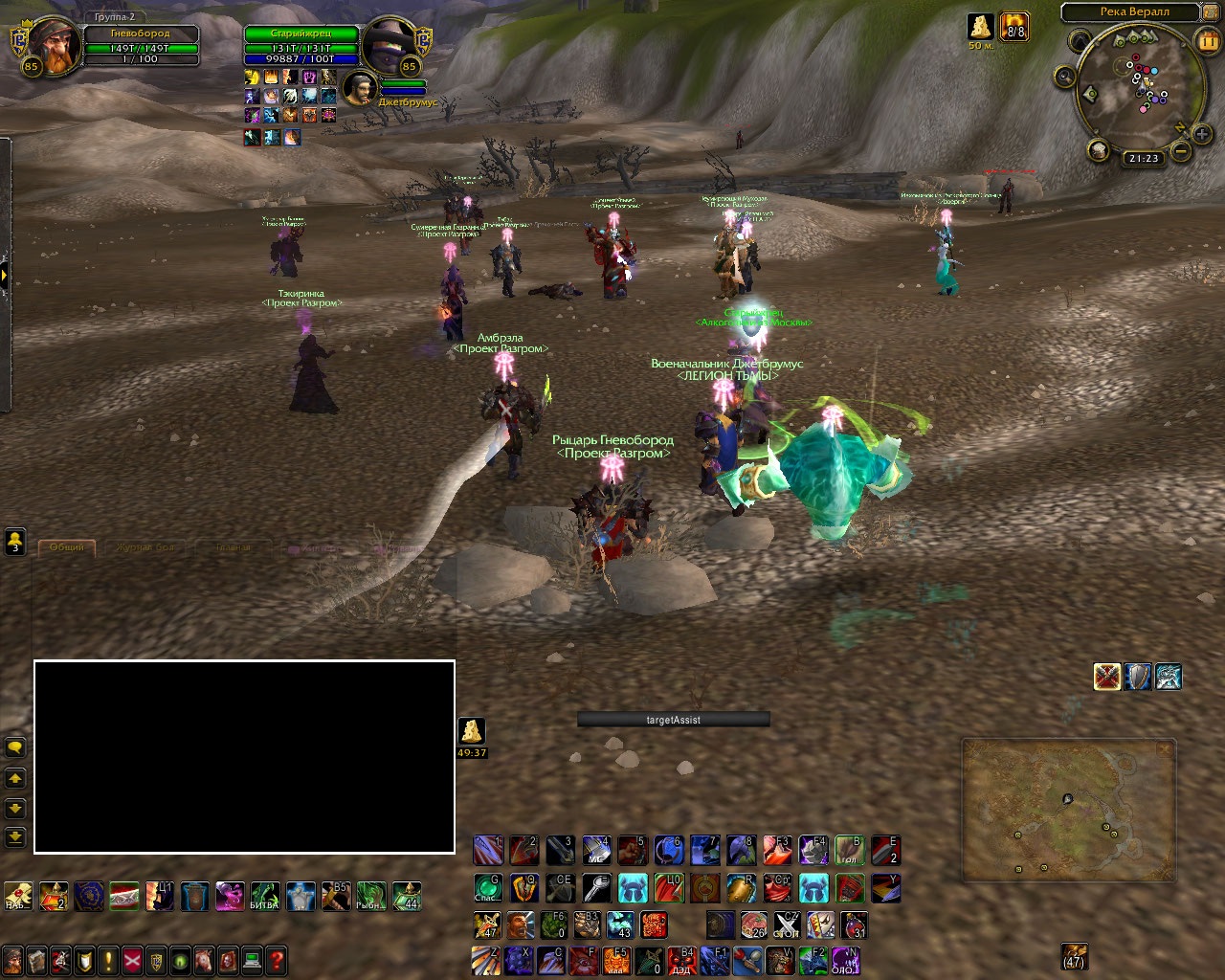Click the chat scroll-up arrow button
Screen dimensions: 1225x980
(15, 779)
